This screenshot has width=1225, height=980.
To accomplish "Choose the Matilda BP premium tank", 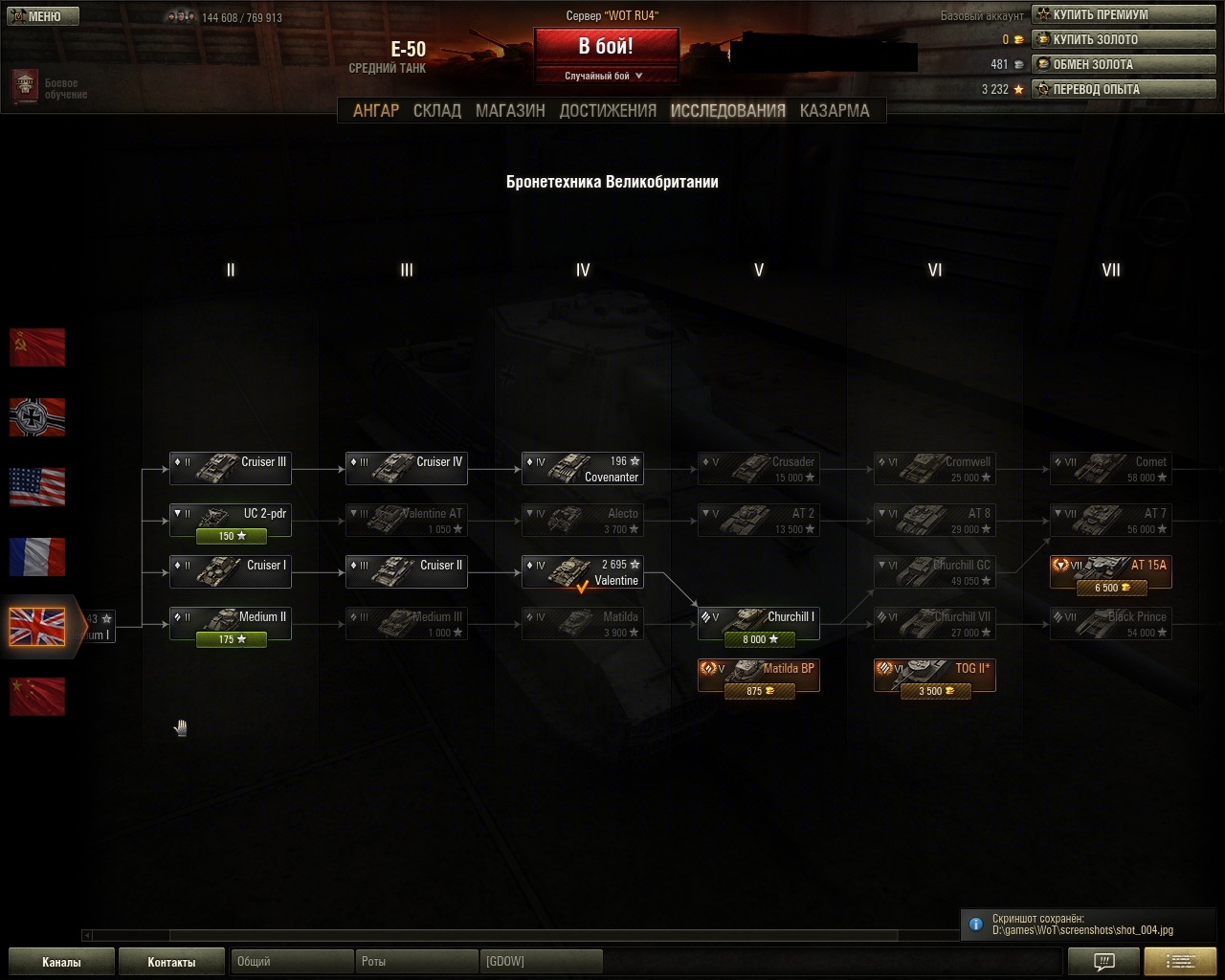I will pyautogui.click(x=759, y=676).
